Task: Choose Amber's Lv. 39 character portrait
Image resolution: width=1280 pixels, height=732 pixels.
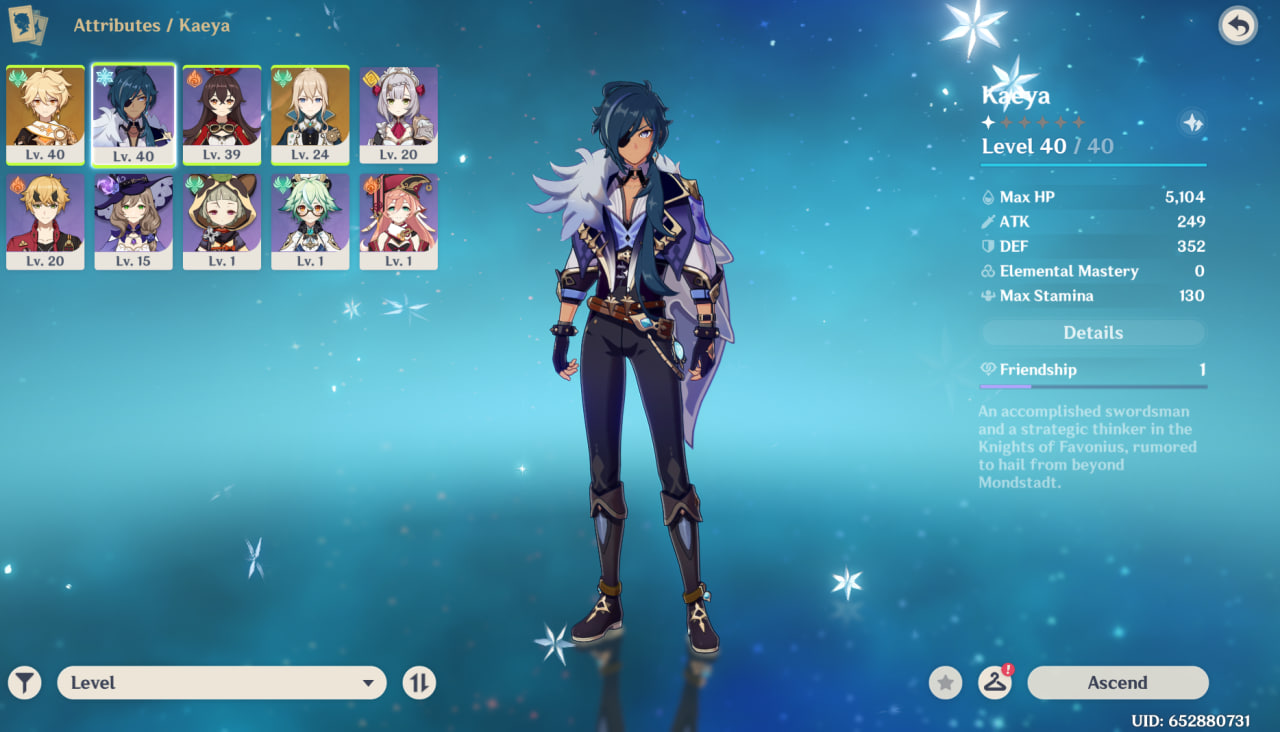Action: [222, 114]
